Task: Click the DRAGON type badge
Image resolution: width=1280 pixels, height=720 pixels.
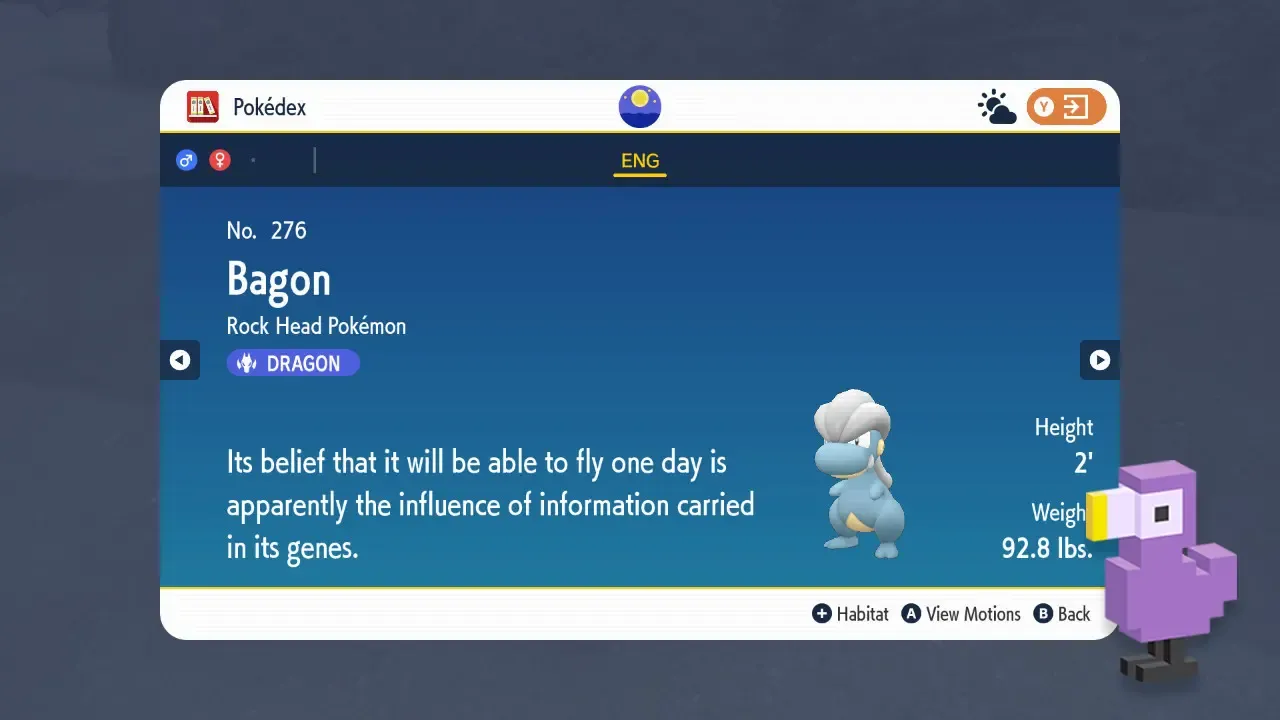Action: tap(293, 362)
